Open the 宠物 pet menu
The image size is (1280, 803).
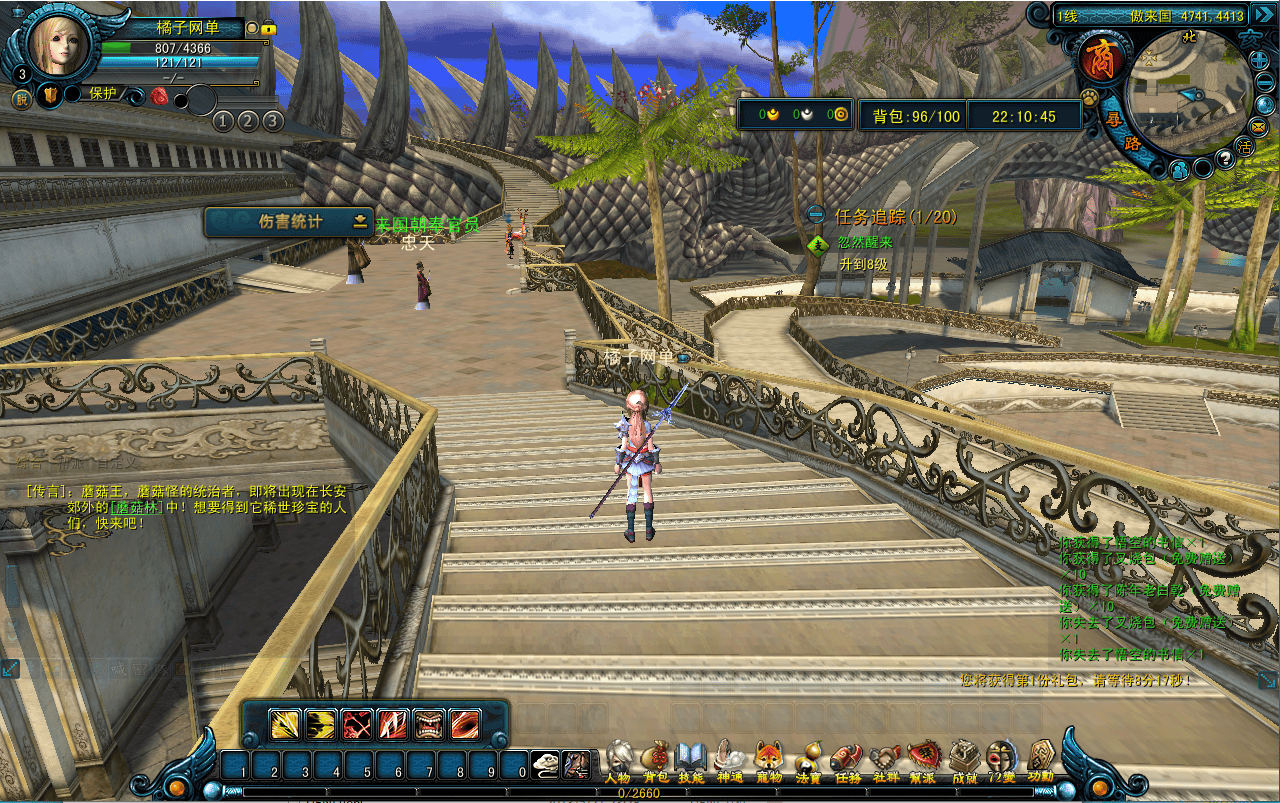tap(768, 758)
